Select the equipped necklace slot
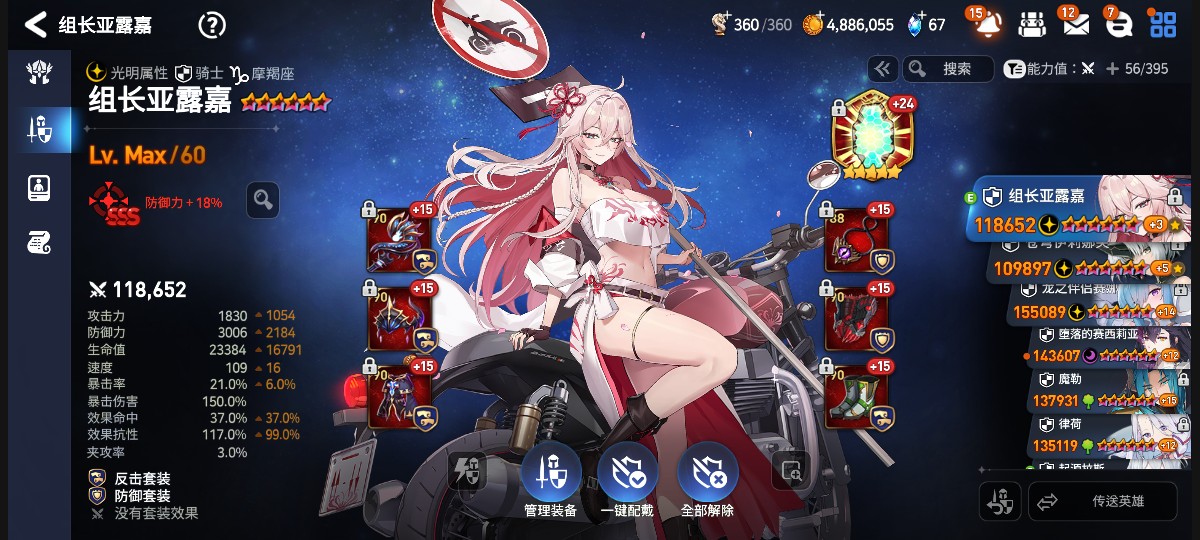Image resolution: width=1200 pixels, height=540 pixels. [856, 240]
